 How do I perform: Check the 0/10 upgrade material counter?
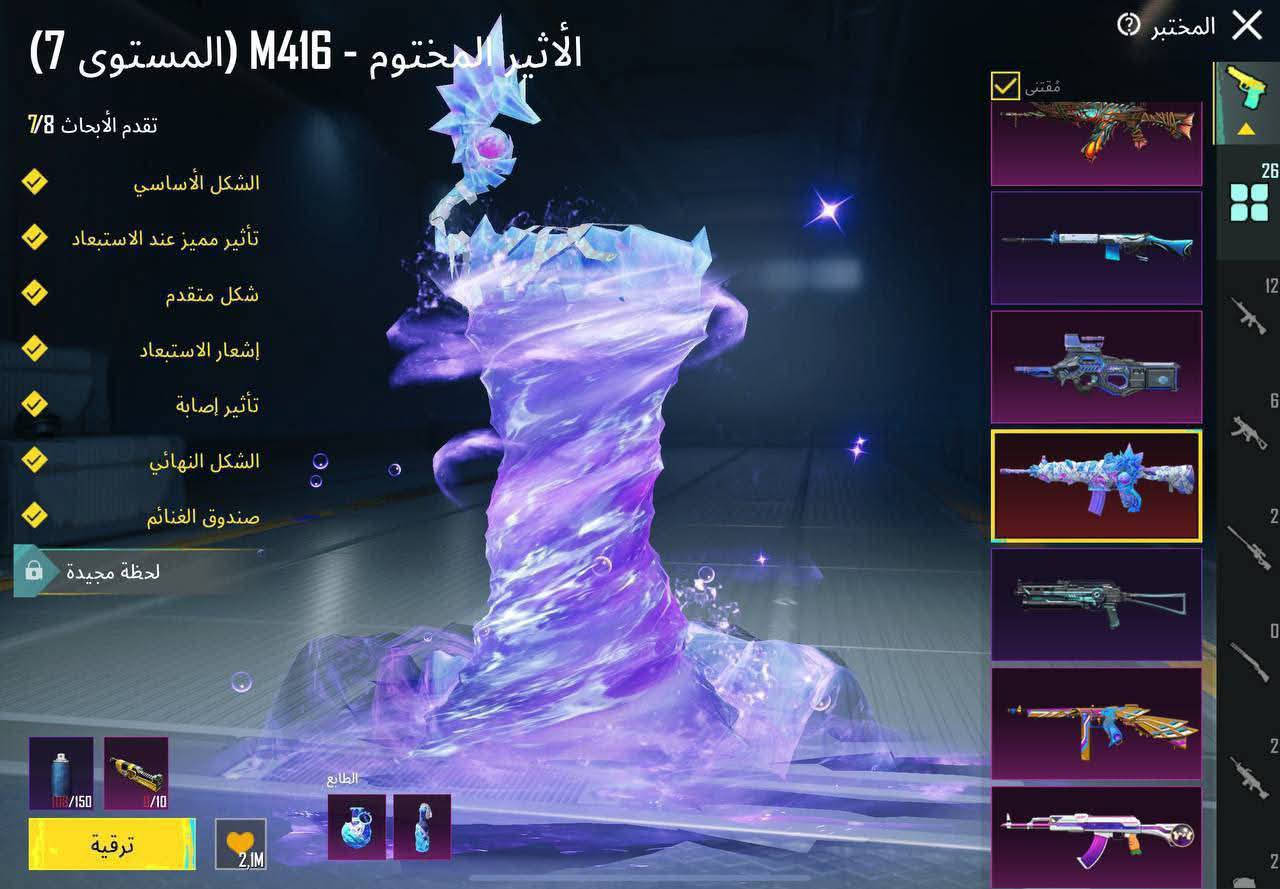pos(135,775)
